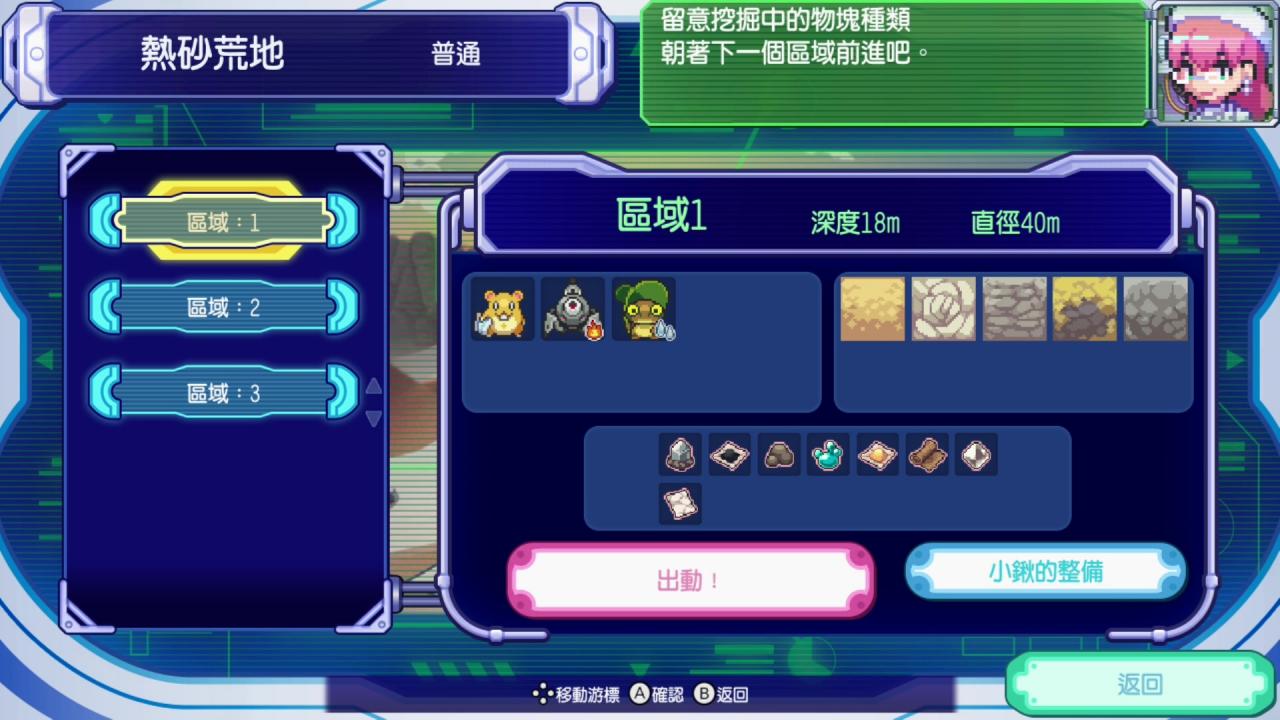
Task: Click the parchment map treasure icon
Action: (x=679, y=503)
